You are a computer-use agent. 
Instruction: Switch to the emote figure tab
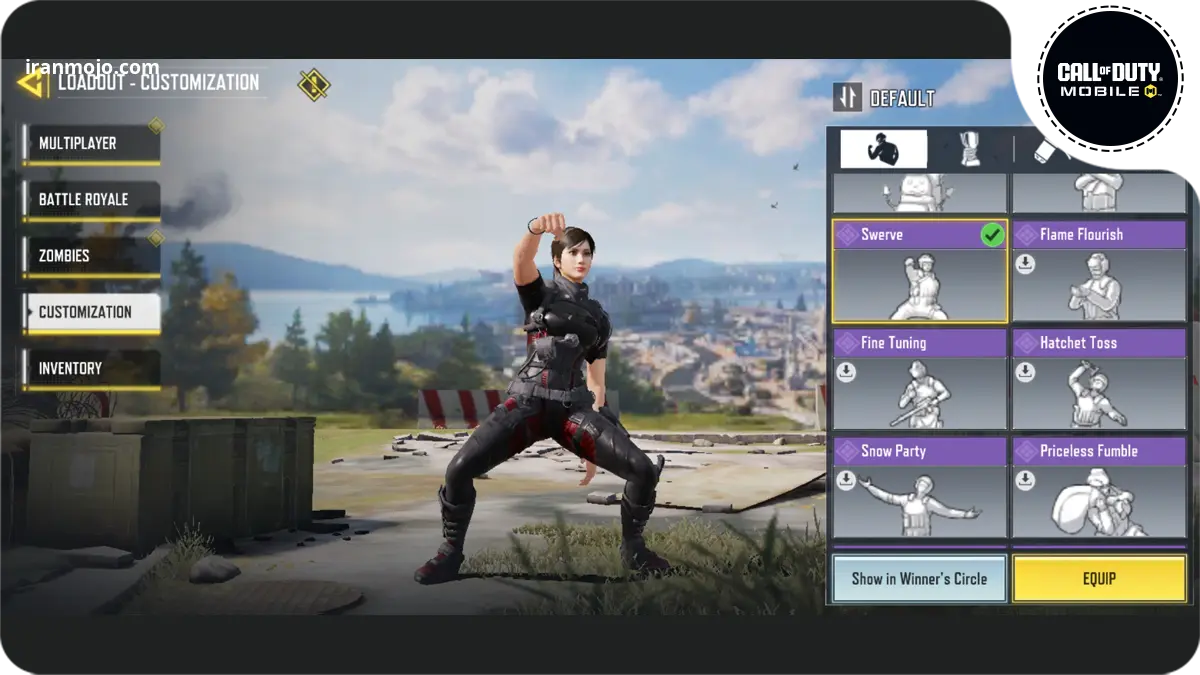pyautogui.click(x=883, y=149)
